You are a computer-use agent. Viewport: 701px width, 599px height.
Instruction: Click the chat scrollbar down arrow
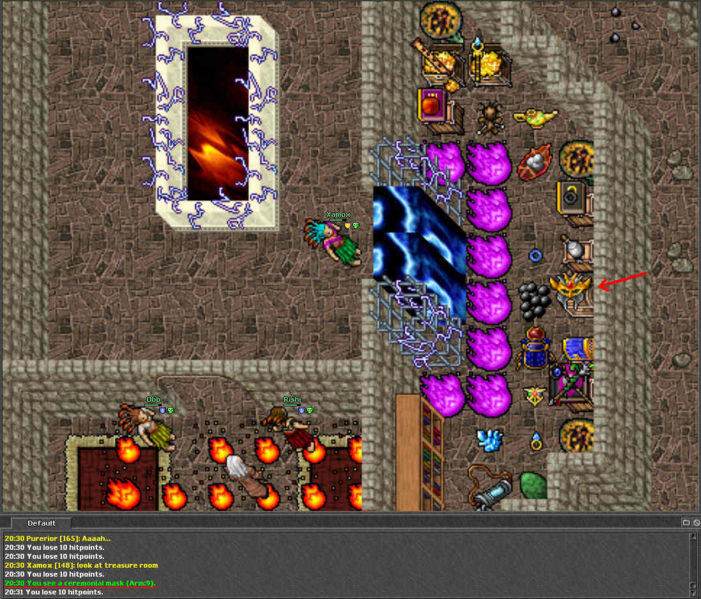695,593
